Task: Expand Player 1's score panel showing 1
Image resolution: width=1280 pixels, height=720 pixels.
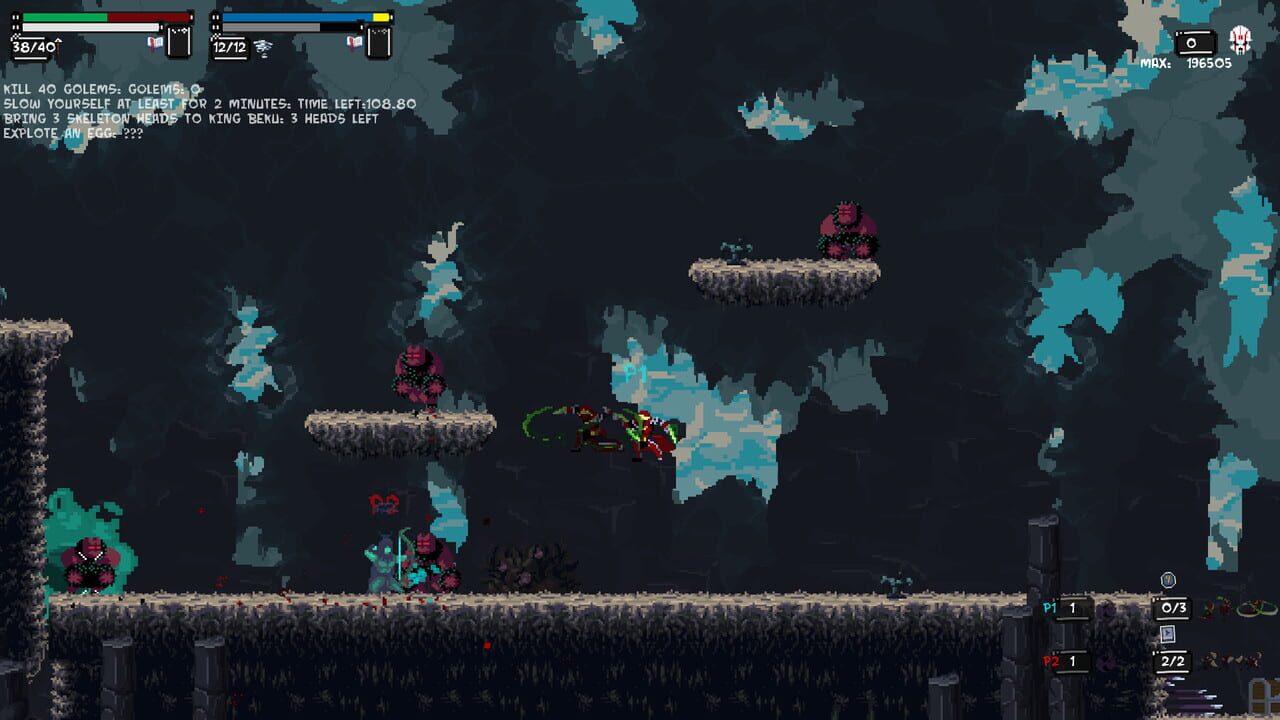Action: (1073, 608)
